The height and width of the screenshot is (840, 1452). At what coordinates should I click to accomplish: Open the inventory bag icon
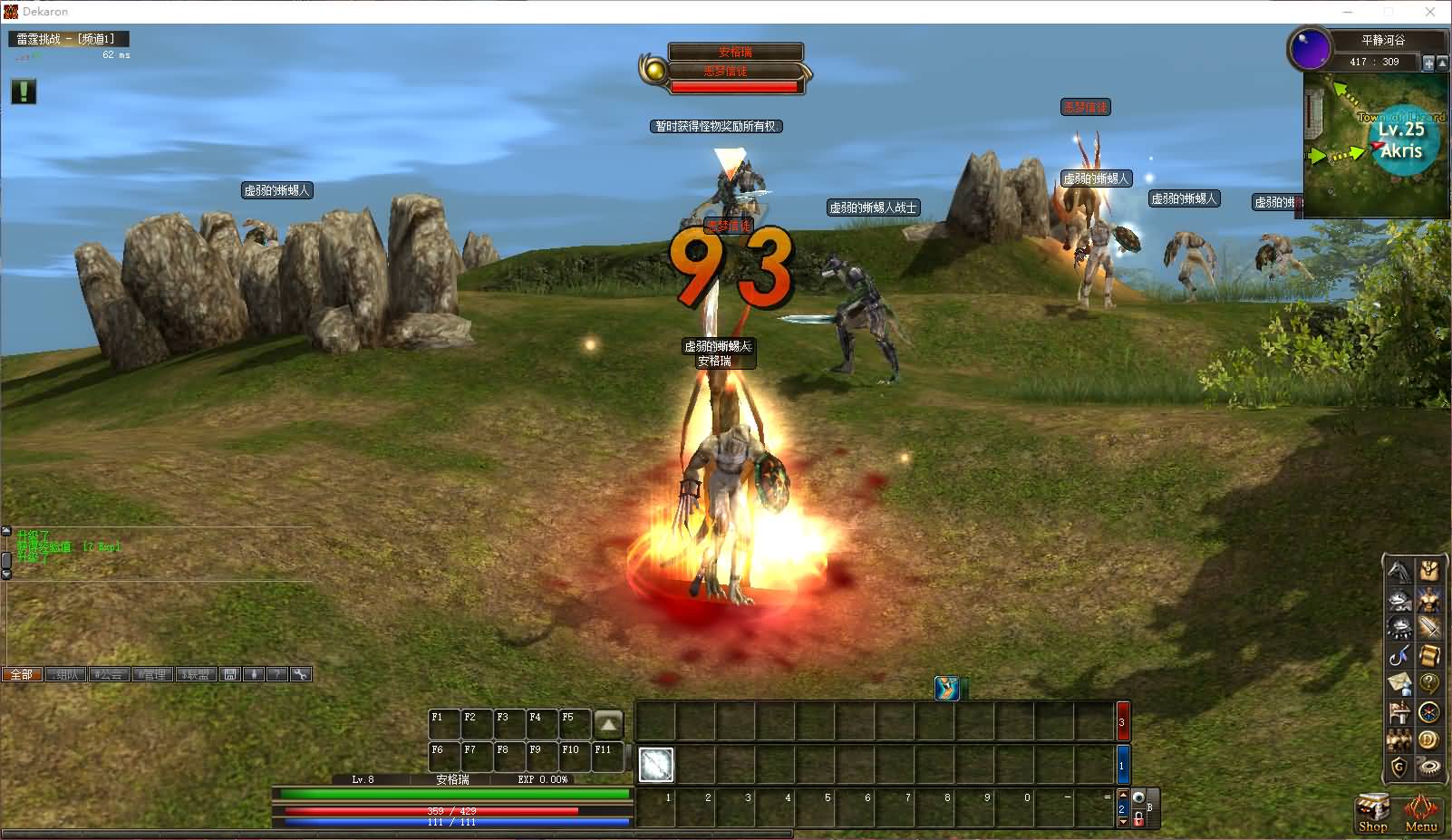pos(1429,572)
